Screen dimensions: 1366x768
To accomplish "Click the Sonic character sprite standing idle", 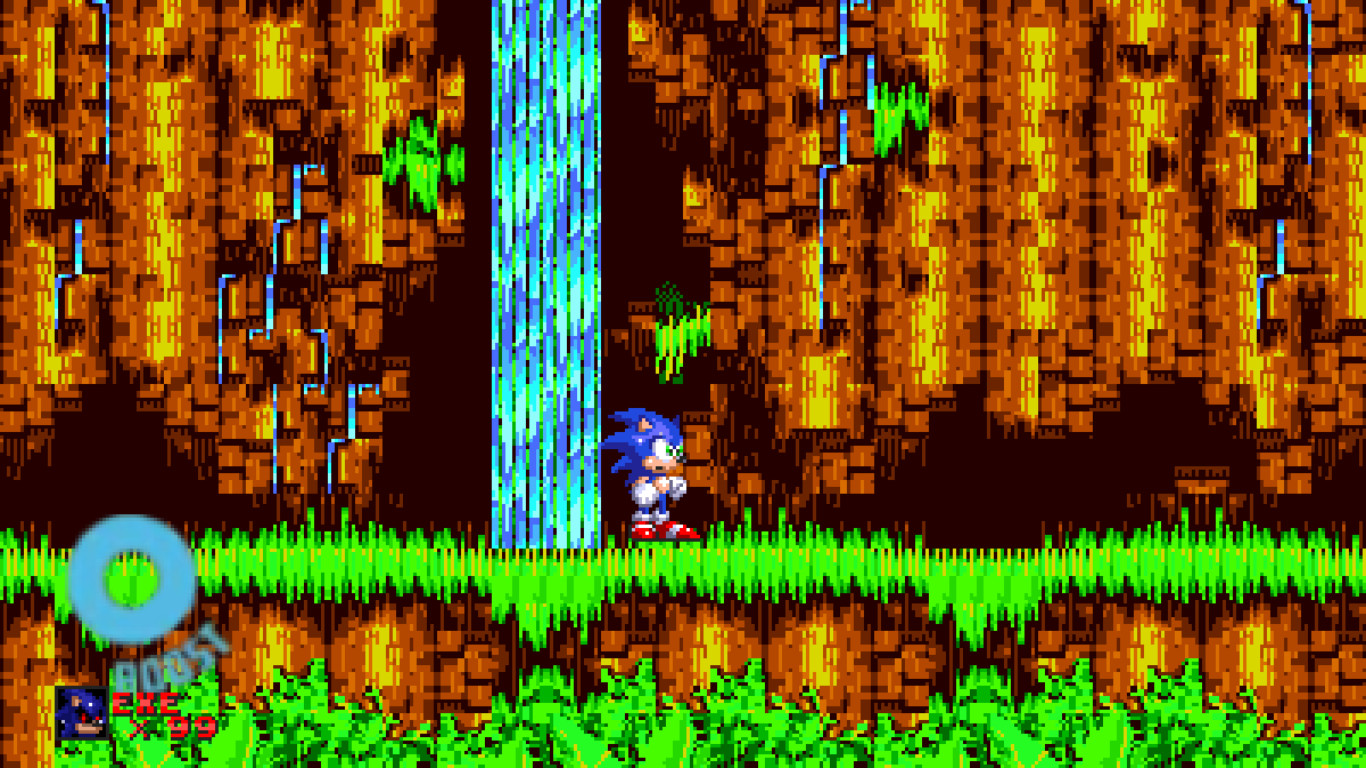I will (651, 470).
